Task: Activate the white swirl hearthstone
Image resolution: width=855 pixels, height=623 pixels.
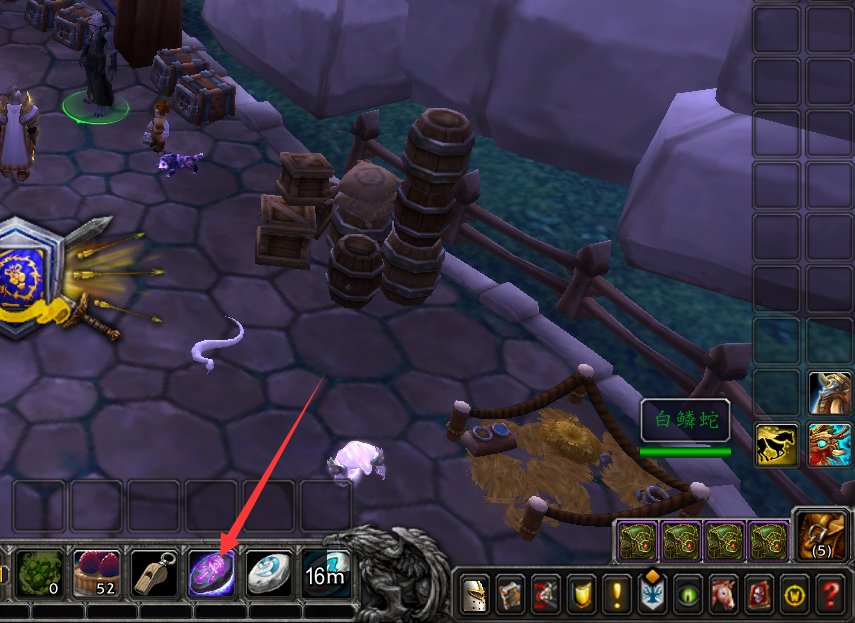Action: click(268, 573)
